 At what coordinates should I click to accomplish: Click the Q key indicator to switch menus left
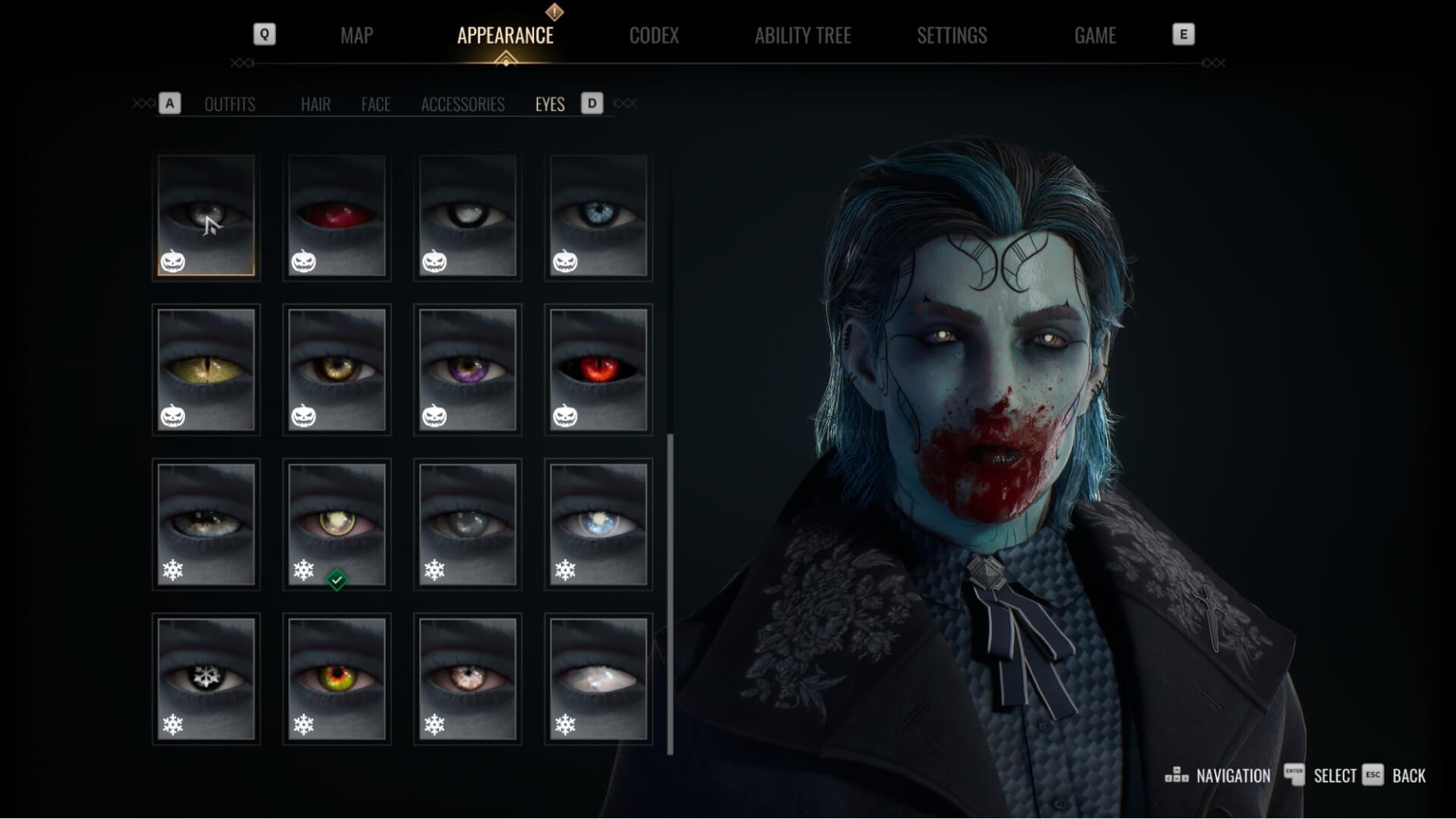point(264,34)
